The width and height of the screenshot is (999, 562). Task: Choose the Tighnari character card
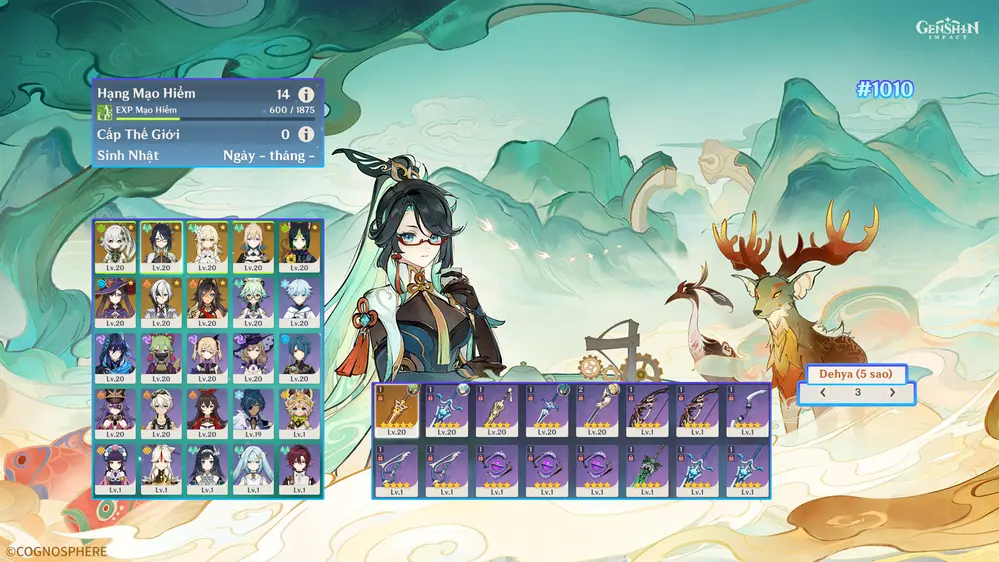coord(298,246)
